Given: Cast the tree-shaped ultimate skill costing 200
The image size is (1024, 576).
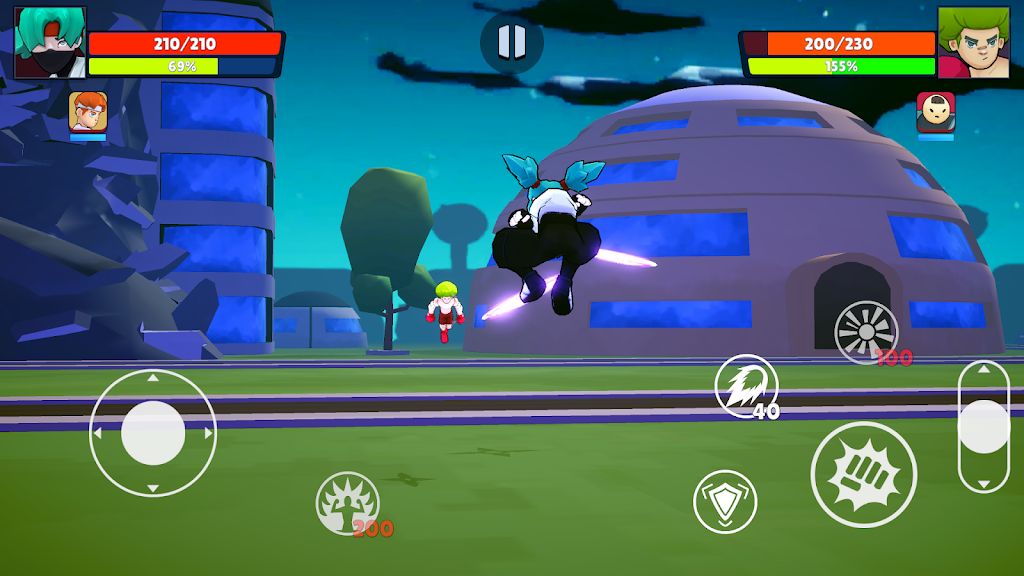Looking at the screenshot, I should click(347, 502).
